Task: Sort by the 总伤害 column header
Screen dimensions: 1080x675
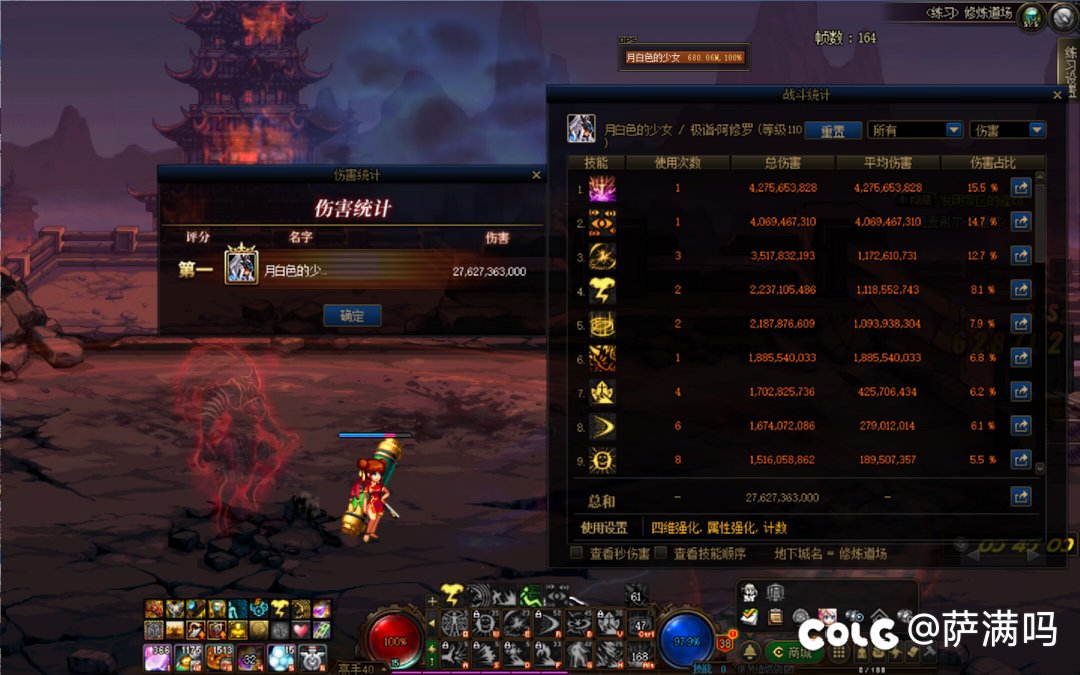Action: tap(781, 162)
